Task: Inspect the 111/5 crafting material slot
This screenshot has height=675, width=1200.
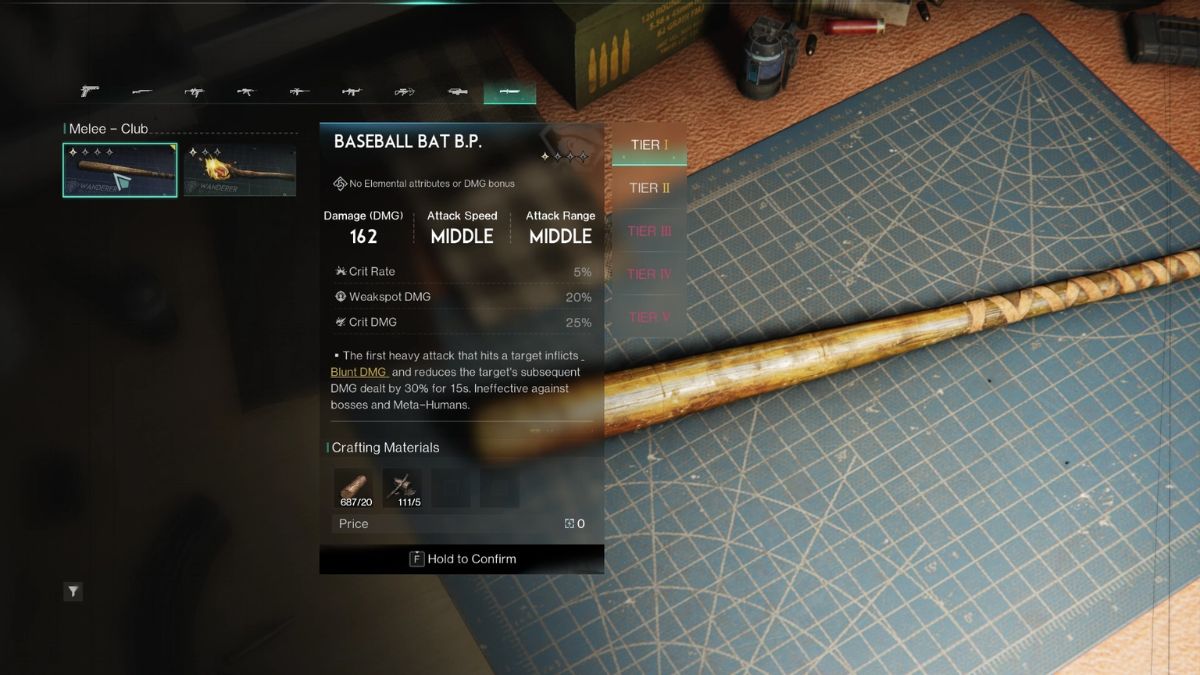Action: 402,487
